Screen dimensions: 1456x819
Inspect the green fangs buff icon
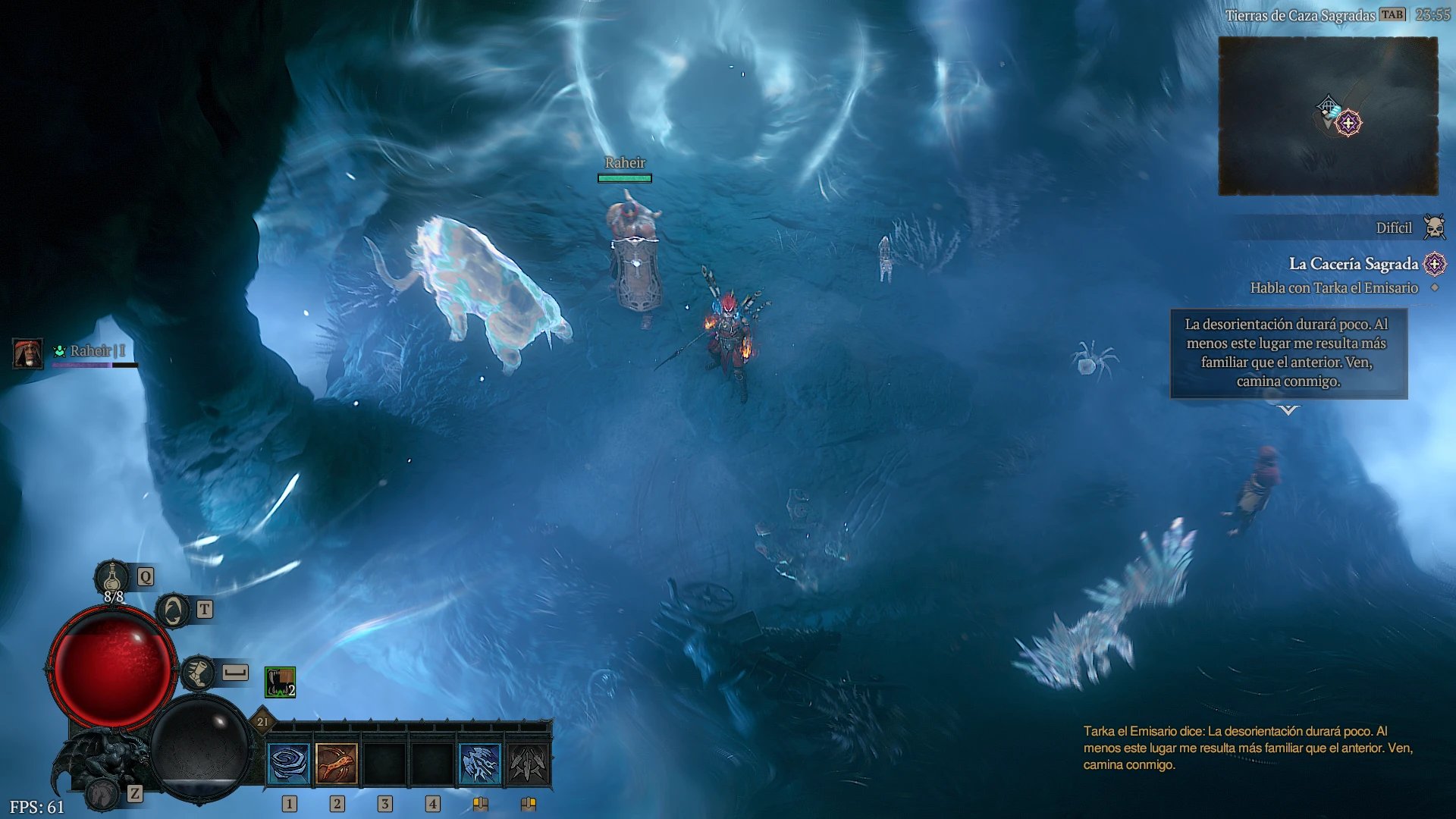pyautogui.click(x=280, y=682)
